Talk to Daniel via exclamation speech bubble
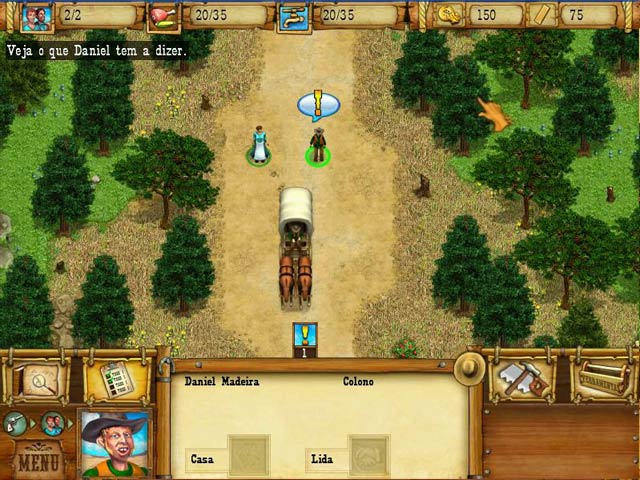The height and width of the screenshot is (480, 640). coord(318,103)
